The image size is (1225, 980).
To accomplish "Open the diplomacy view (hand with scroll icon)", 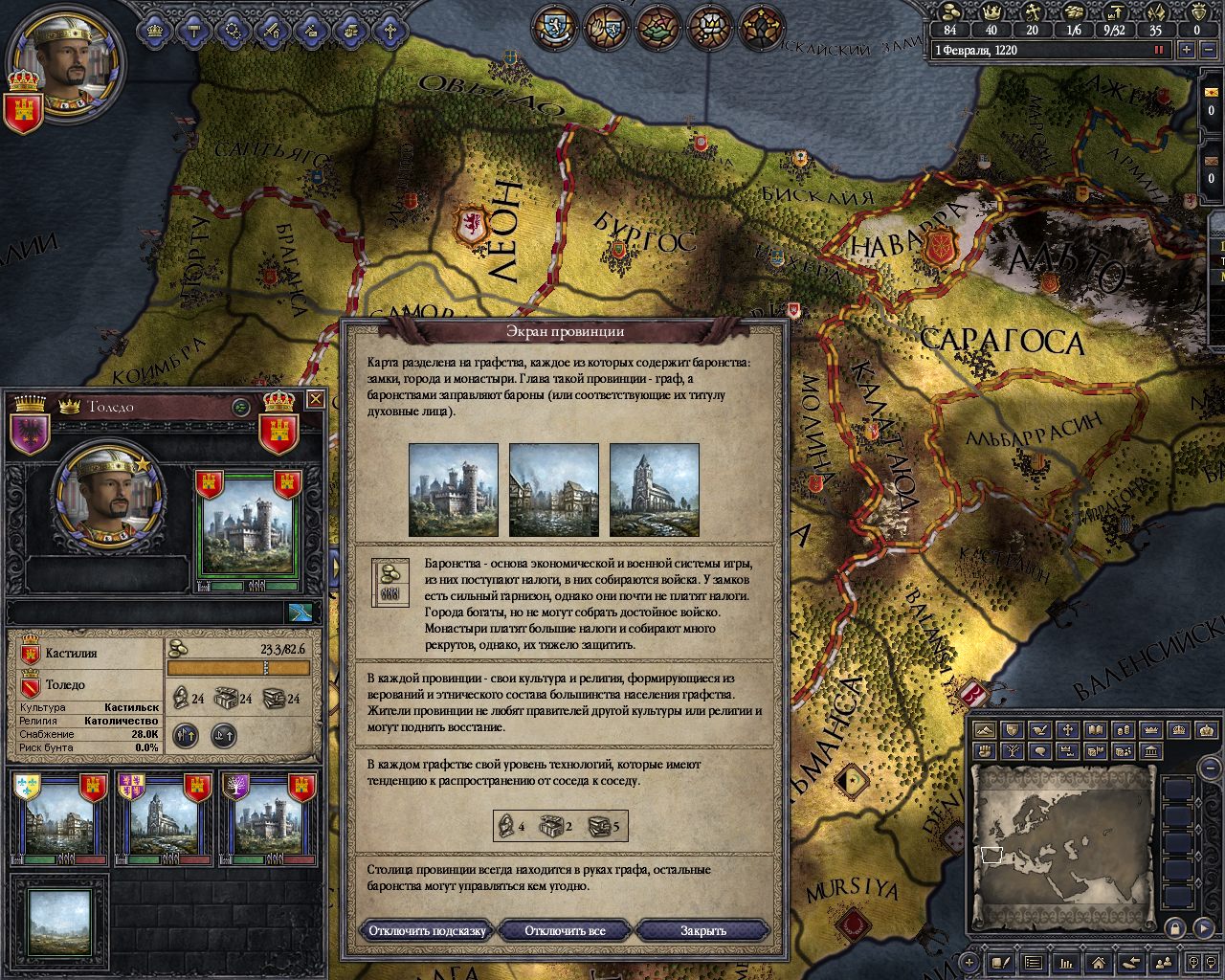I will [348, 32].
